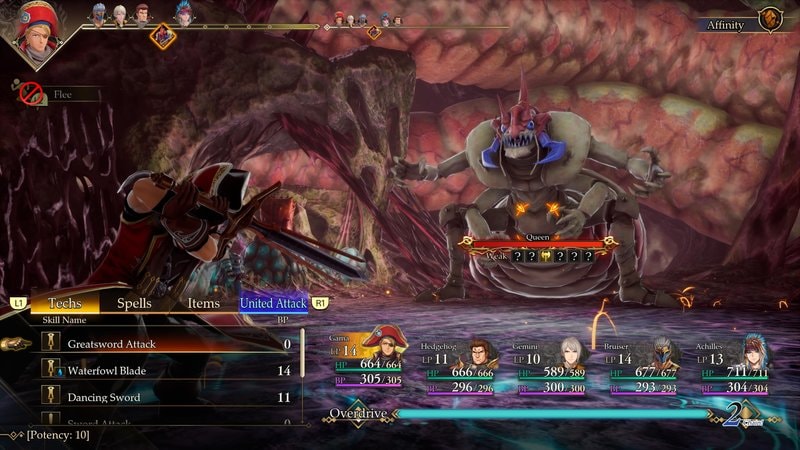800x450 pixels.
Task: Target the Queen enemy nameplate
Action: (x=538, y=240)
